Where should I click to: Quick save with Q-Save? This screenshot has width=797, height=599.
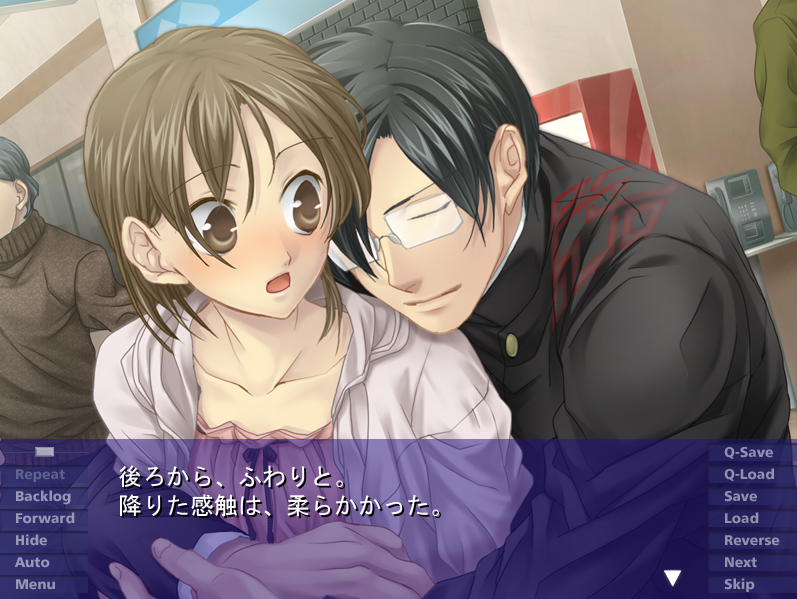click(748, 453)
